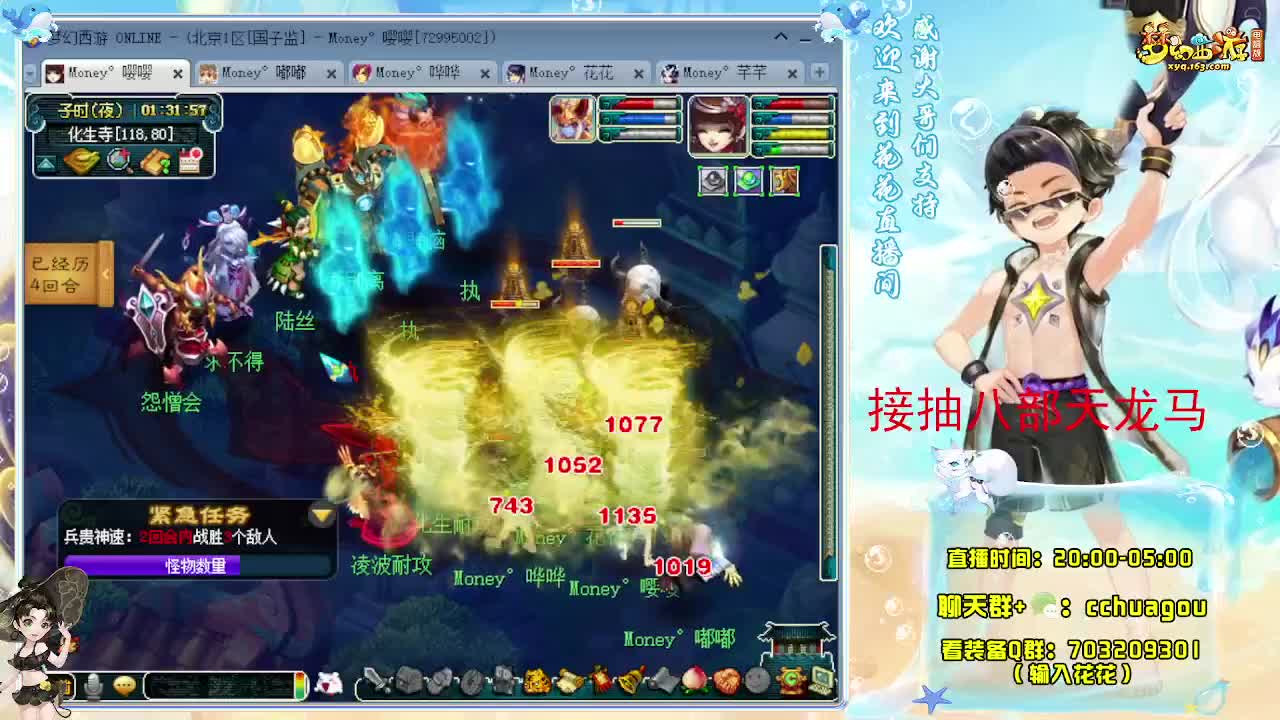Collapse the time panel using its small triangle arrow
Screen dimensions: 1280x720
pos(45,163)
